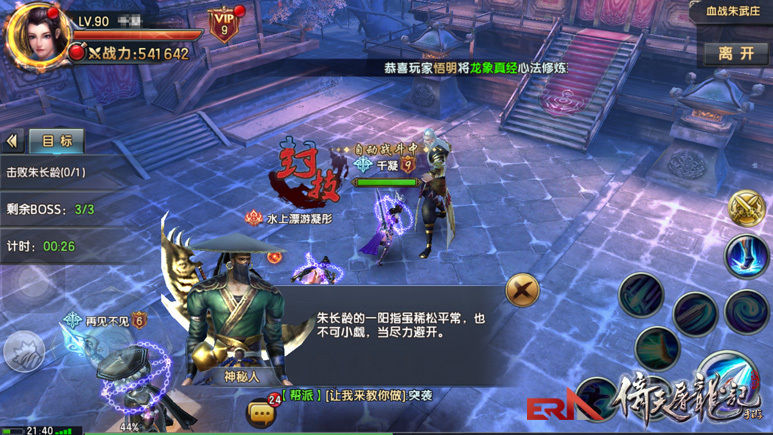Close the mysterious stranger's dialogue tip
Image resolution: width=773 pixels, height=435 pixels.
tap(520, 291)
